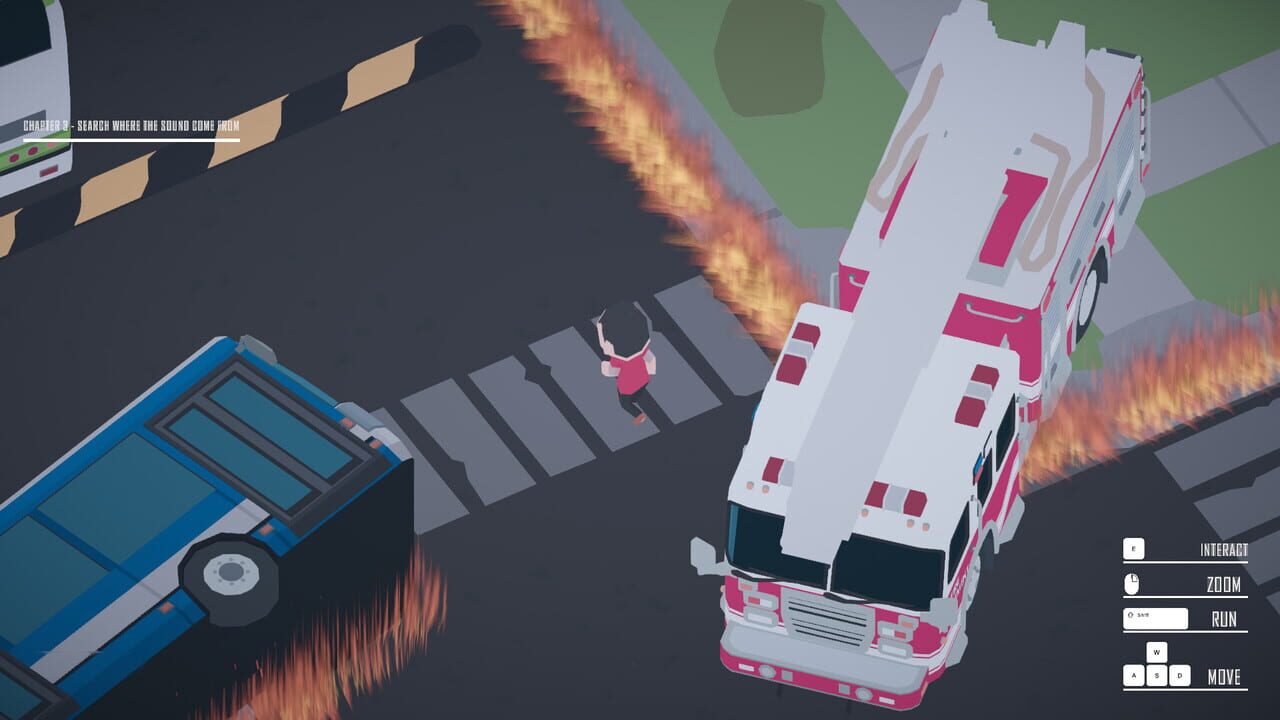Click the mouse Zoom icon
The width and height of the screenshot is (1280, 720).
pyautogui.click(x=1132, y=583)
